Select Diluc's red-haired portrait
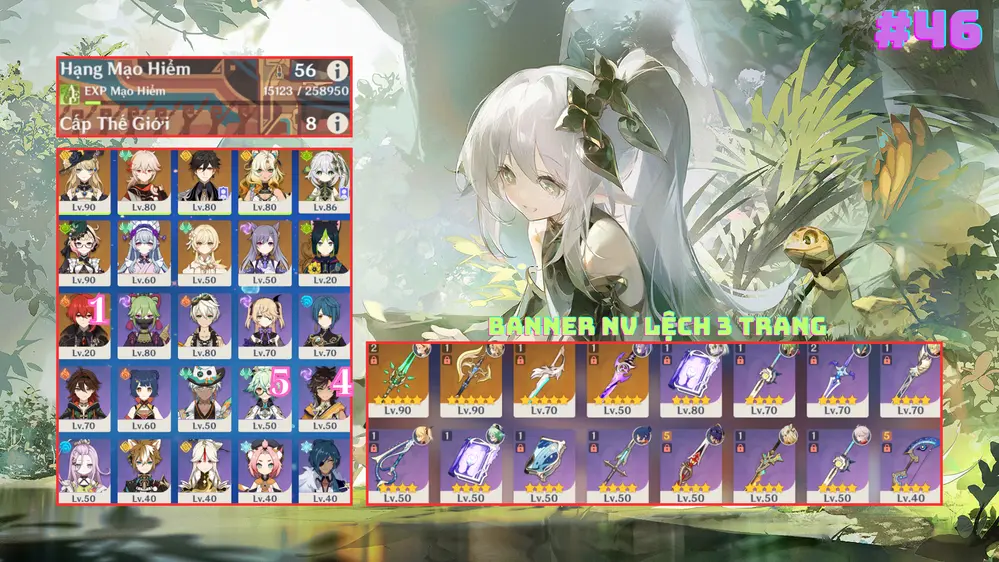This screenshot has height=562, width=999. pos(87,319)
